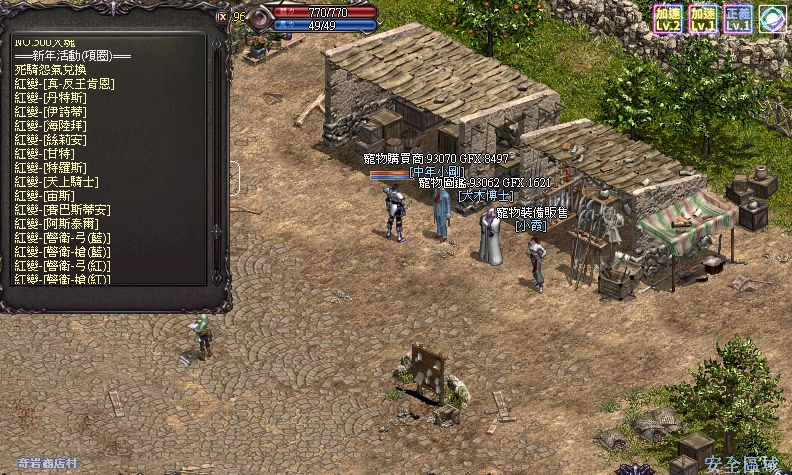Close the list window with the X button
Screen dimensions: 792x475
222,16
